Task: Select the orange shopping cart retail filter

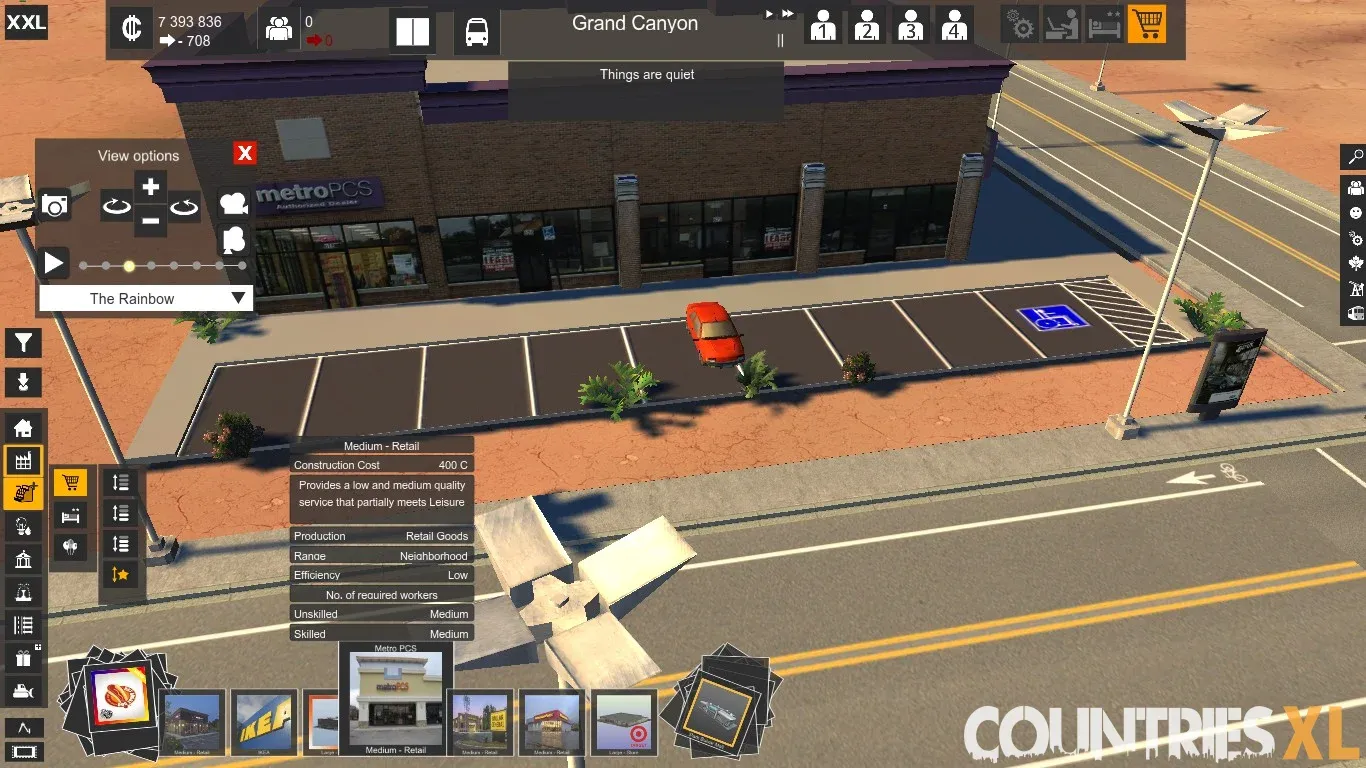Action: (1146, 24)
